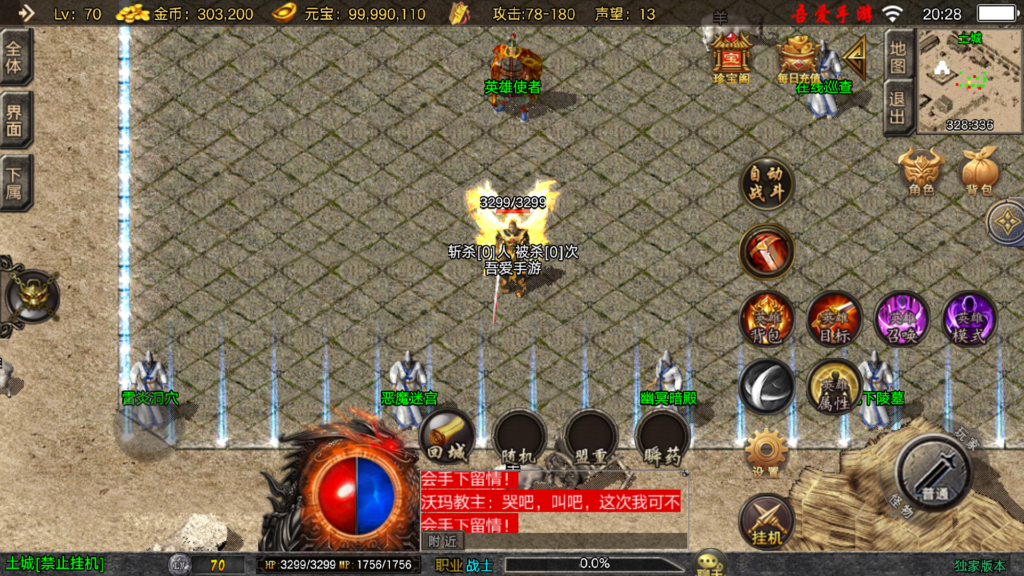The image size is (1024, 576).
Task: Open the 珍宝阁 treasure shop
Action: pos(732,58)
